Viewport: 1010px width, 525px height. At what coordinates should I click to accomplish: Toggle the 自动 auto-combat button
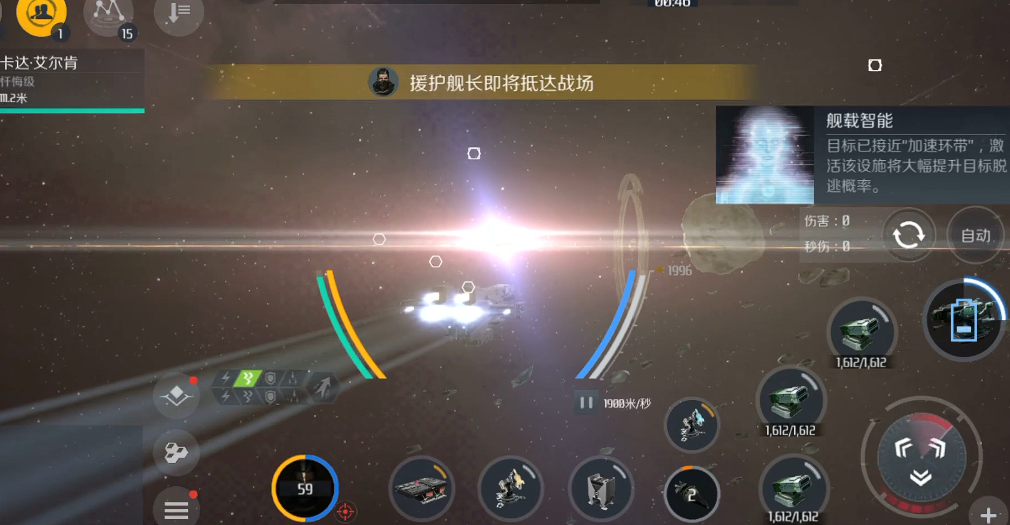click(975, 236)
